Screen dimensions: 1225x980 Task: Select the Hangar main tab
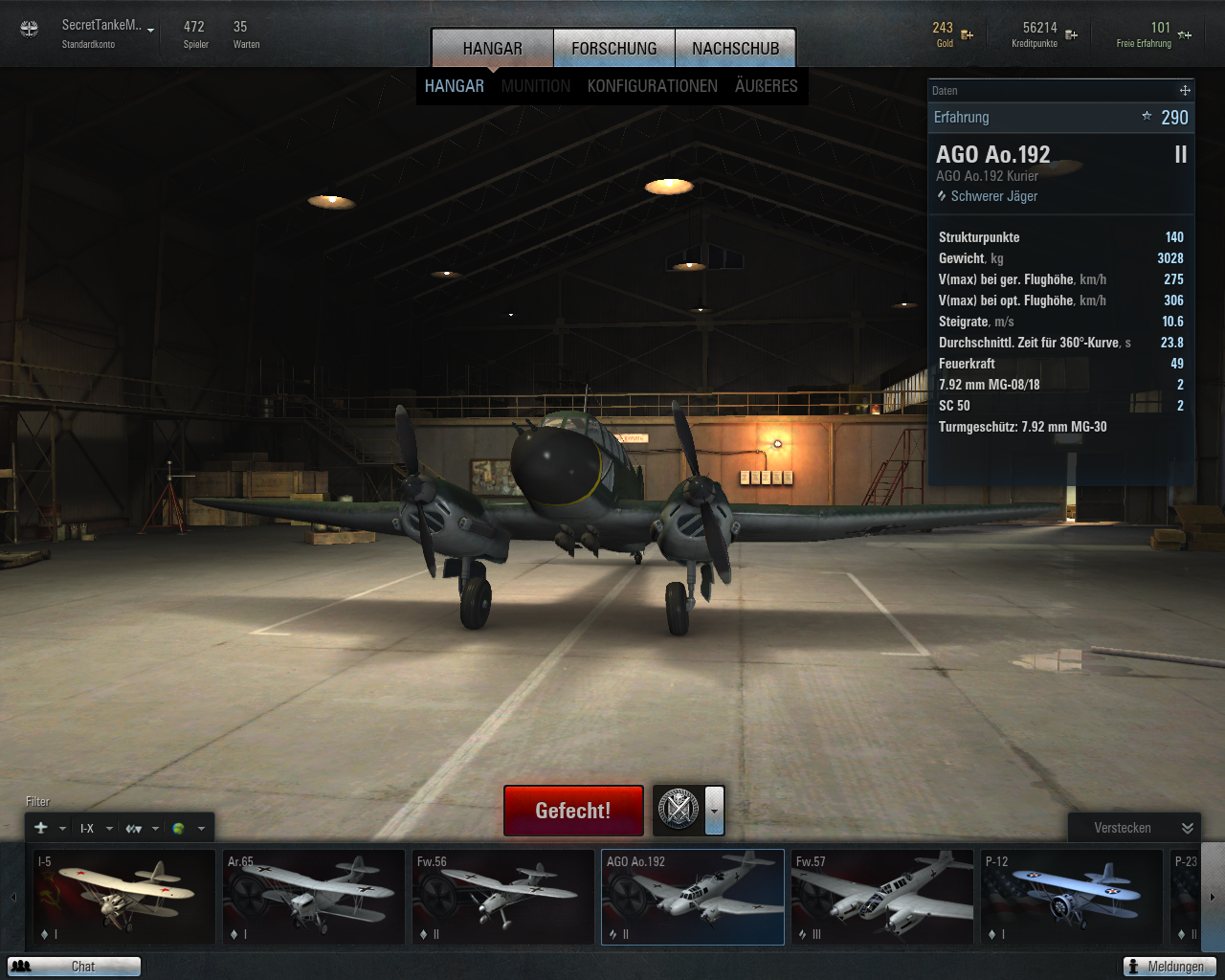pos(492,48)
